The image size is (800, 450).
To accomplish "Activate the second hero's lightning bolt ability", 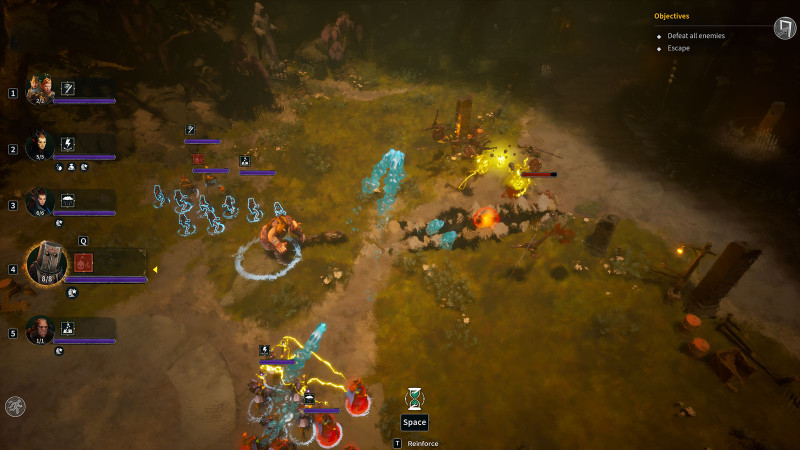I will [68, 143].
